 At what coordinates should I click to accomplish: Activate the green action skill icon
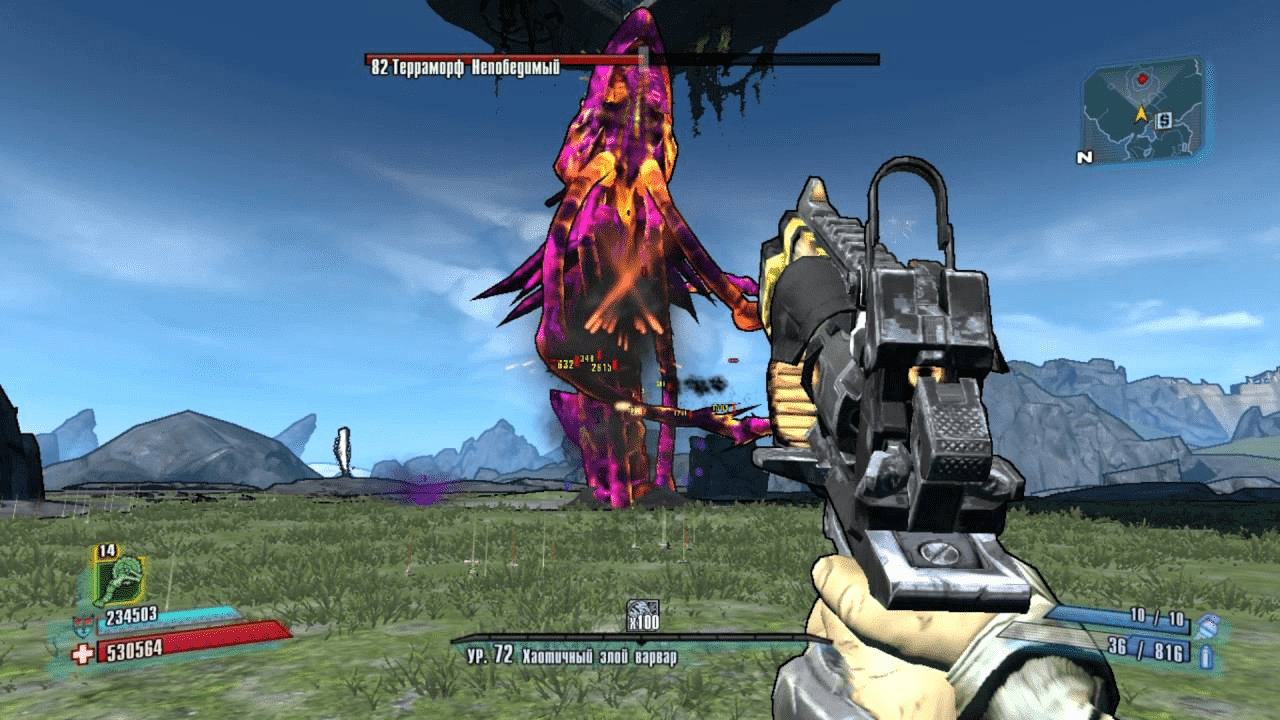tap(119, 581)
